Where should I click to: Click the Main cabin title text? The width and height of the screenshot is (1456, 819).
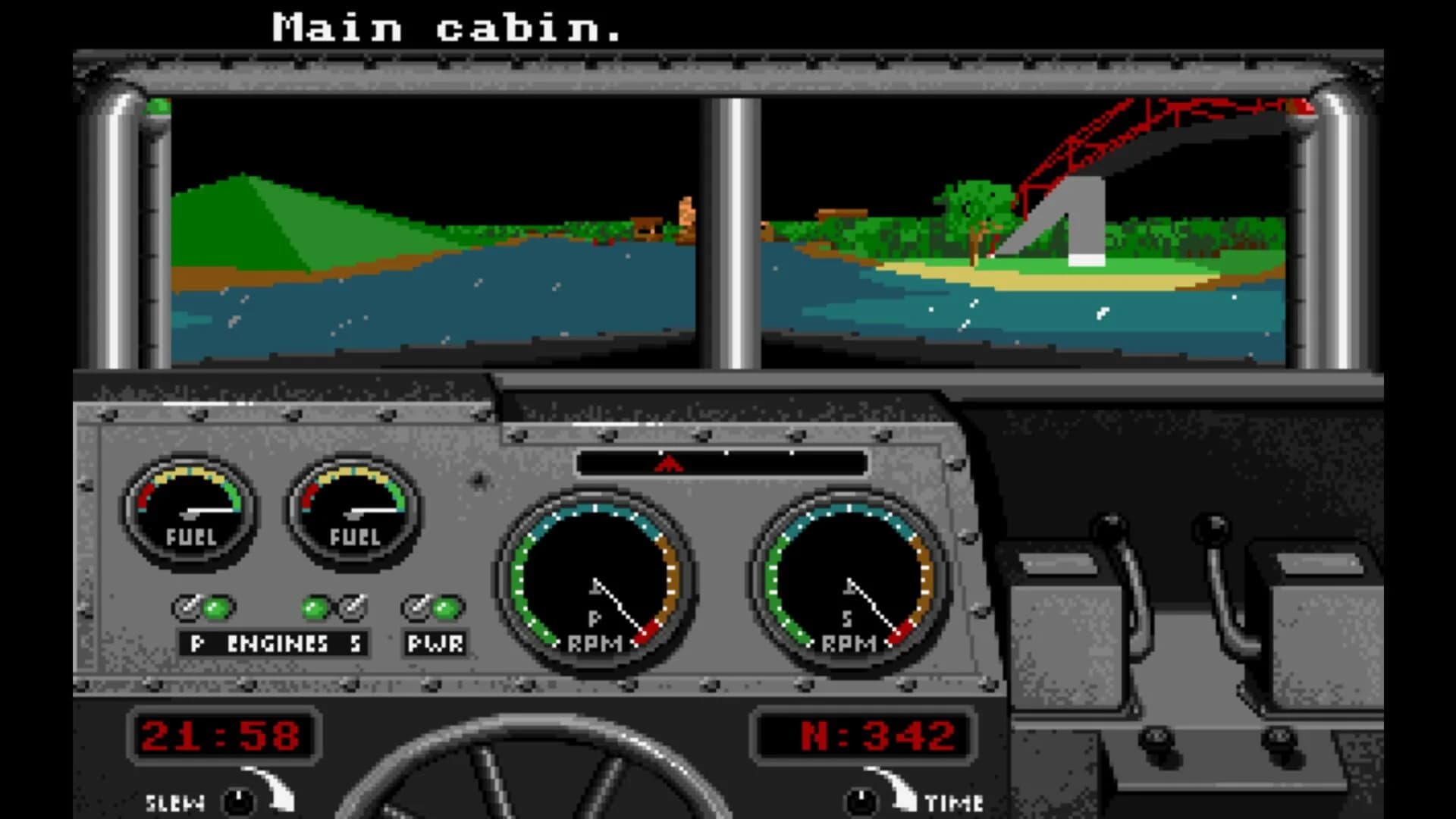[447, 27]
